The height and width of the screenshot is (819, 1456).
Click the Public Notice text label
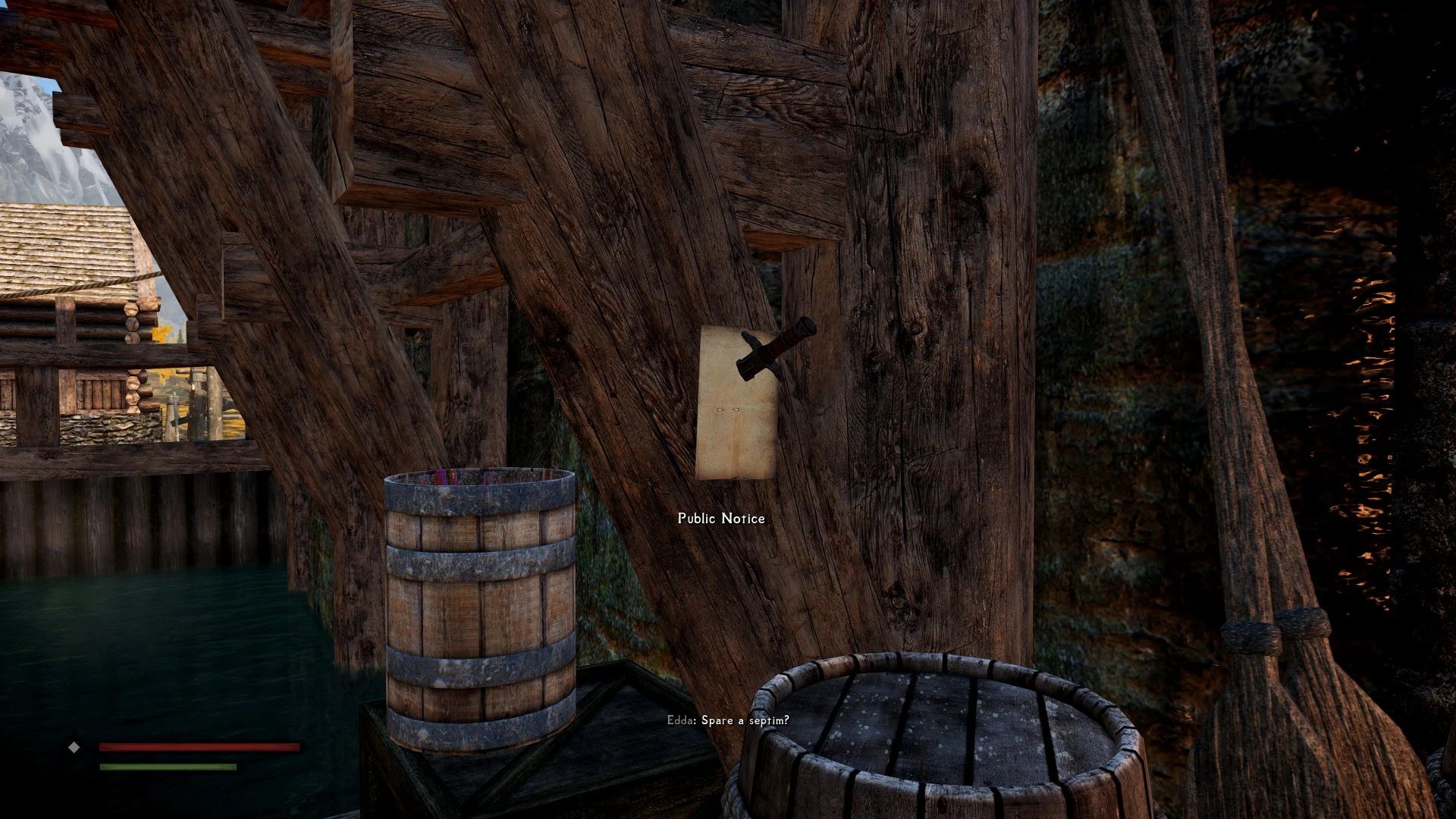pos(720,519)
